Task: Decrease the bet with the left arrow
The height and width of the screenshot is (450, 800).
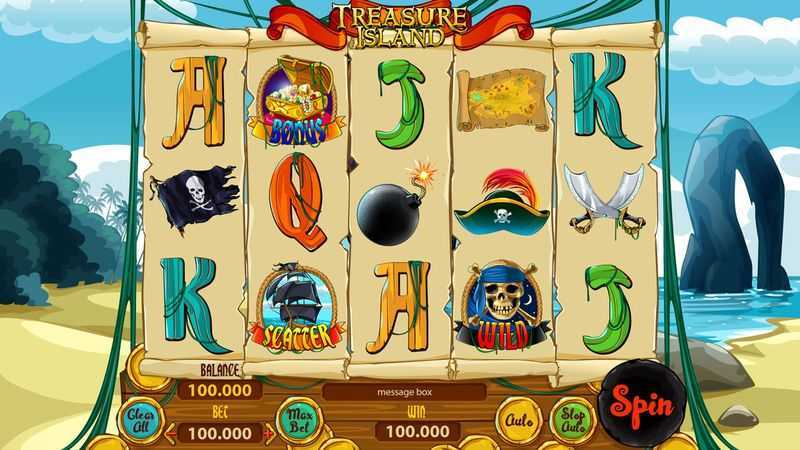Action: pyautogui.click(x=171, y=433)
